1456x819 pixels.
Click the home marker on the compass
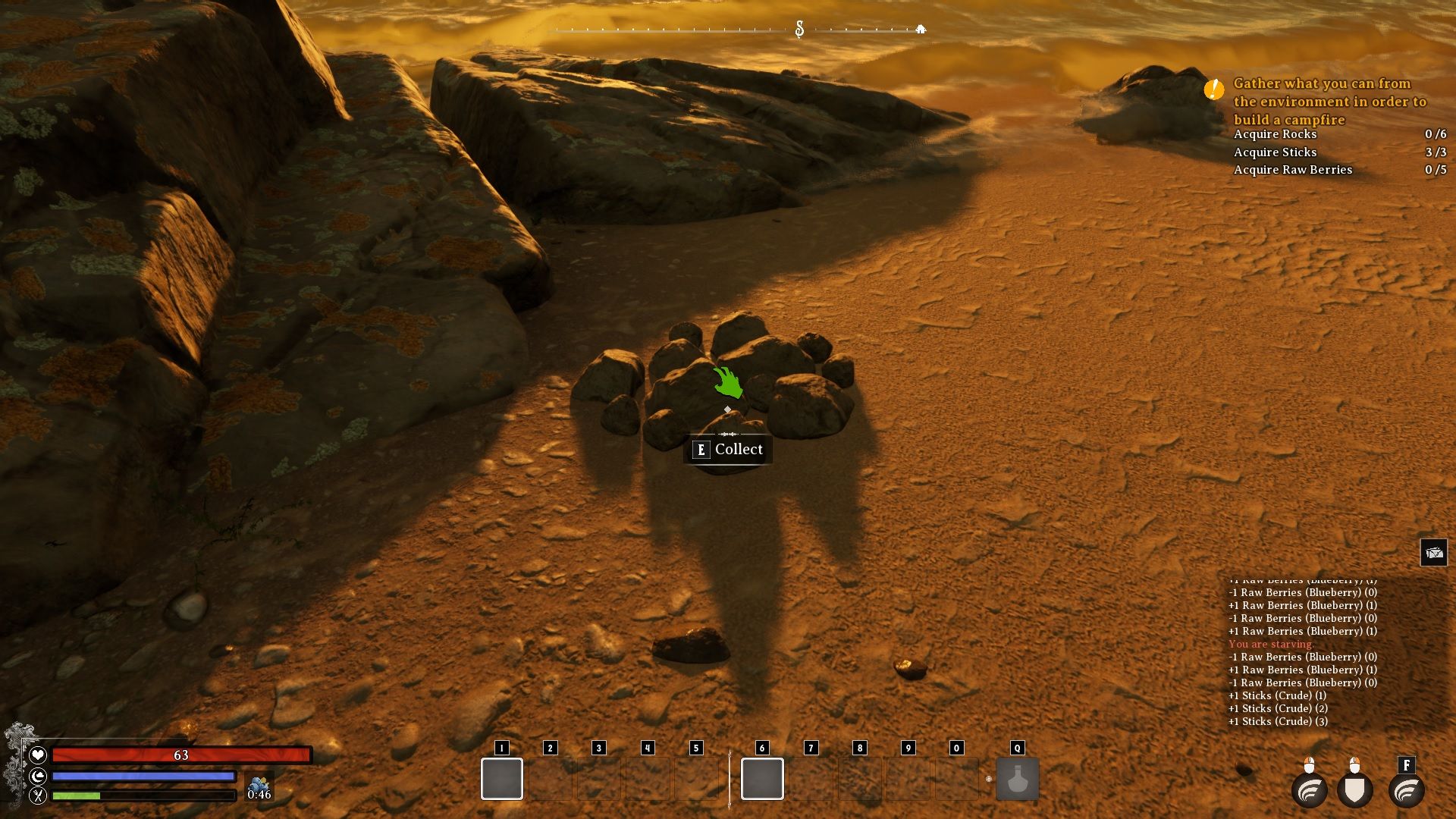pos(921,30)
